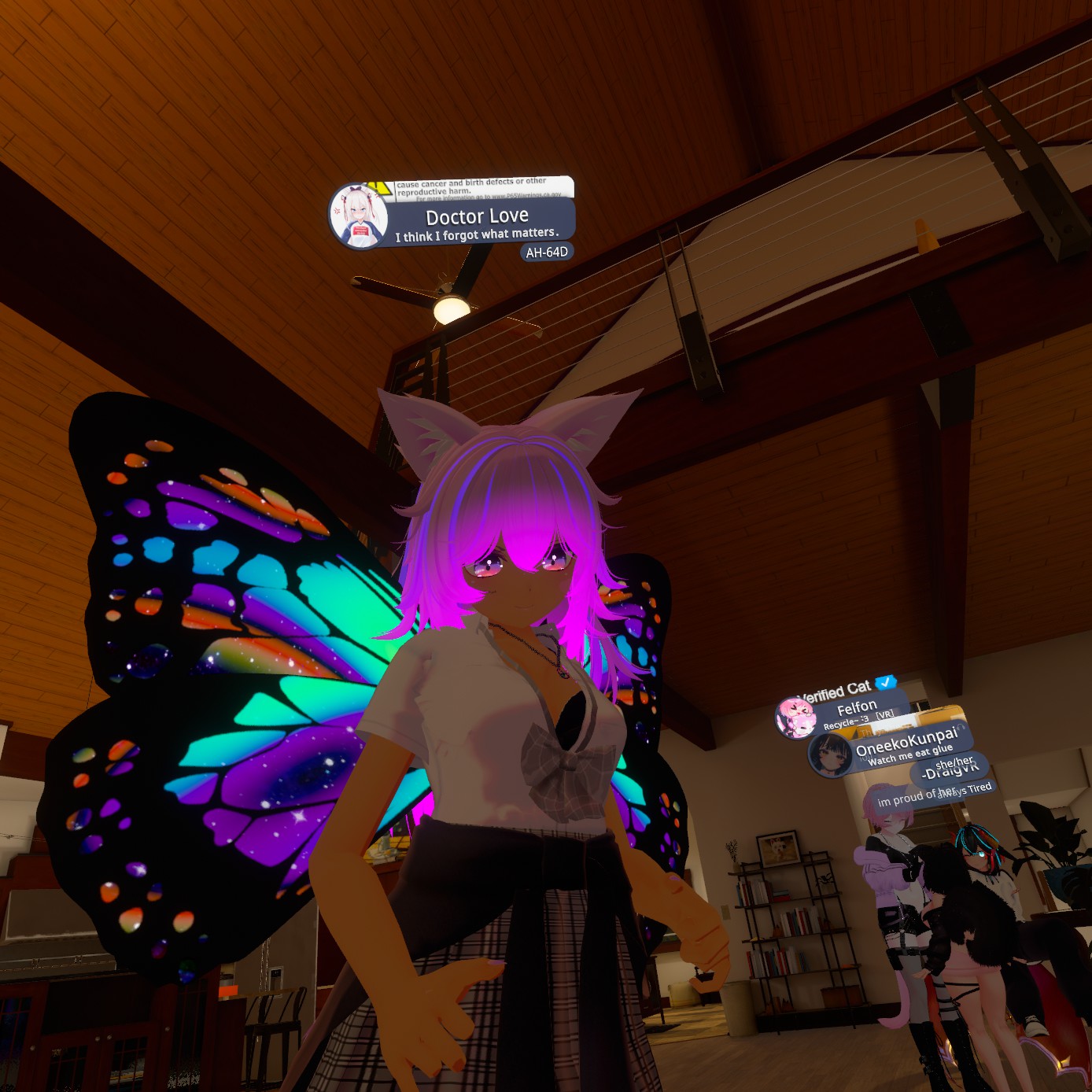The image size is (1092, 1092).
Task: Select the Felfon player nameplate
Action: (x=858, y=709)
